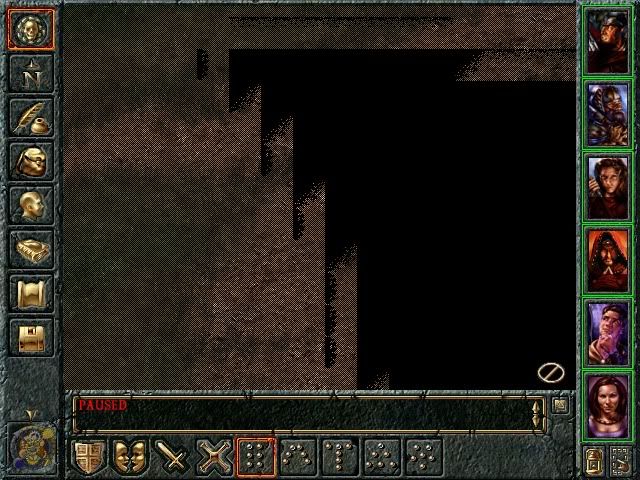Open the options menu via the chest icon
Screen dimensions: 640x480
pos(30,336)
